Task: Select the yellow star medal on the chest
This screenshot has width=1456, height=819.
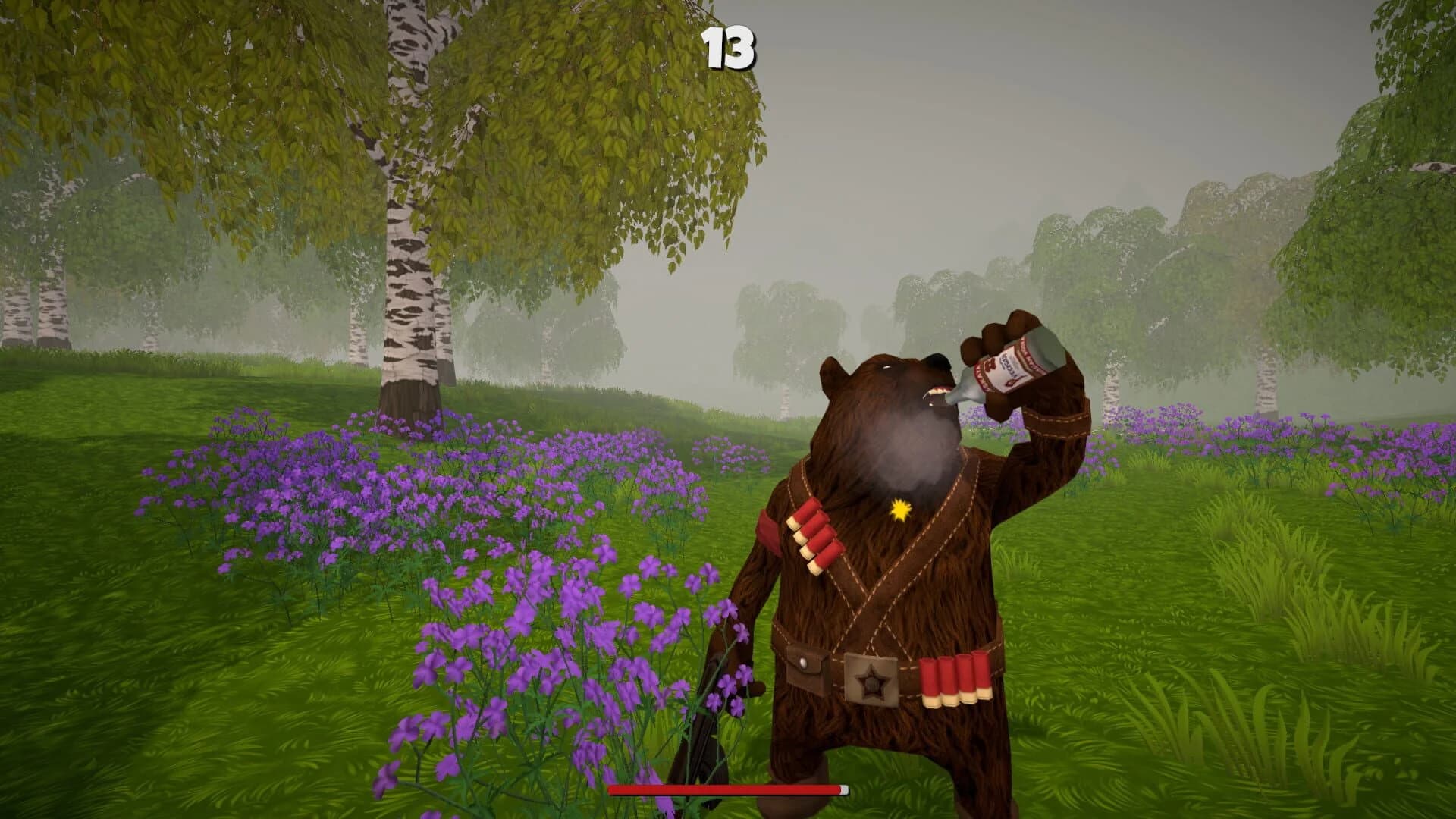Action: [x=899, y=510]
